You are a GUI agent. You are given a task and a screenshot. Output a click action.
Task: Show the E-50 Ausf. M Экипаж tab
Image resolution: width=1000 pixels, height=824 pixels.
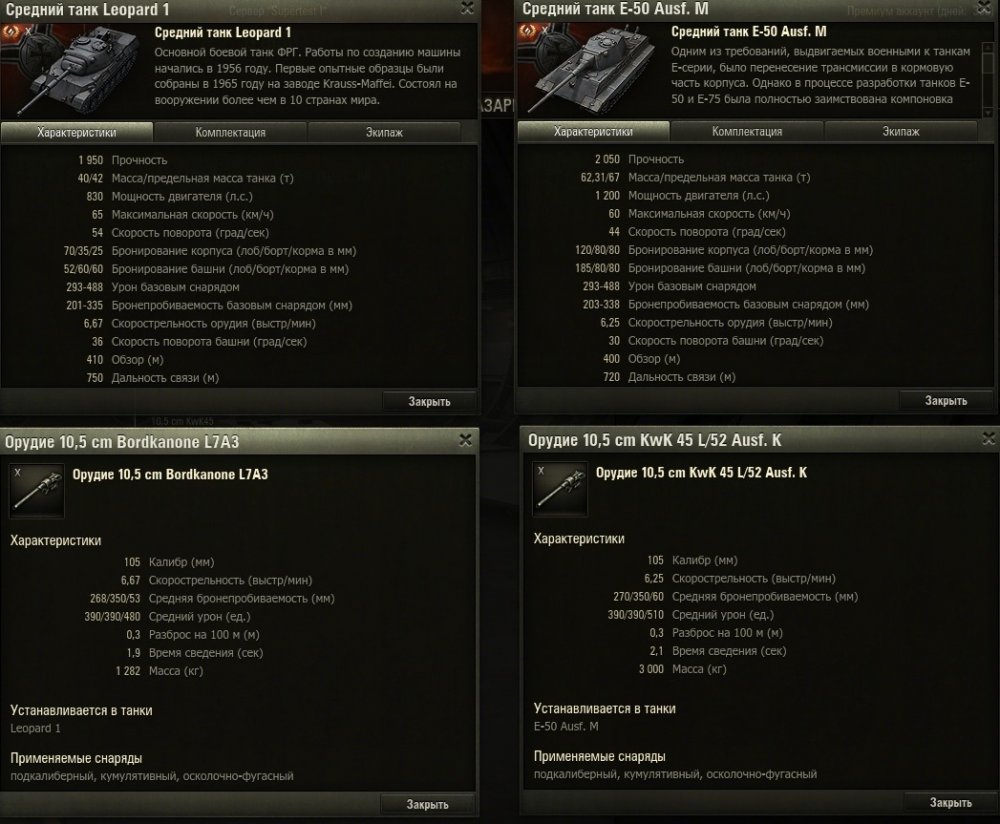click(901, 132)
